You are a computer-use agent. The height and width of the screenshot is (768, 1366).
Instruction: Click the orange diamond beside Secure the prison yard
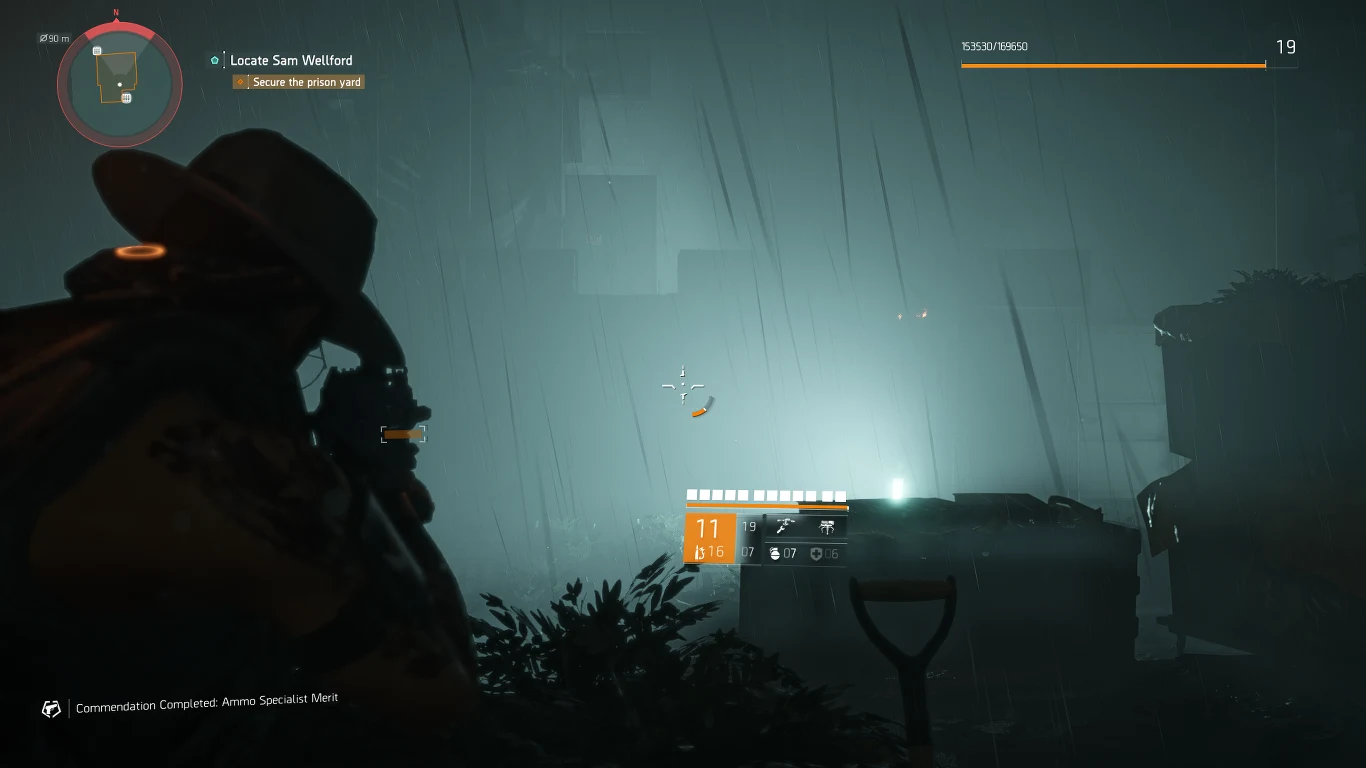(240, 82)
